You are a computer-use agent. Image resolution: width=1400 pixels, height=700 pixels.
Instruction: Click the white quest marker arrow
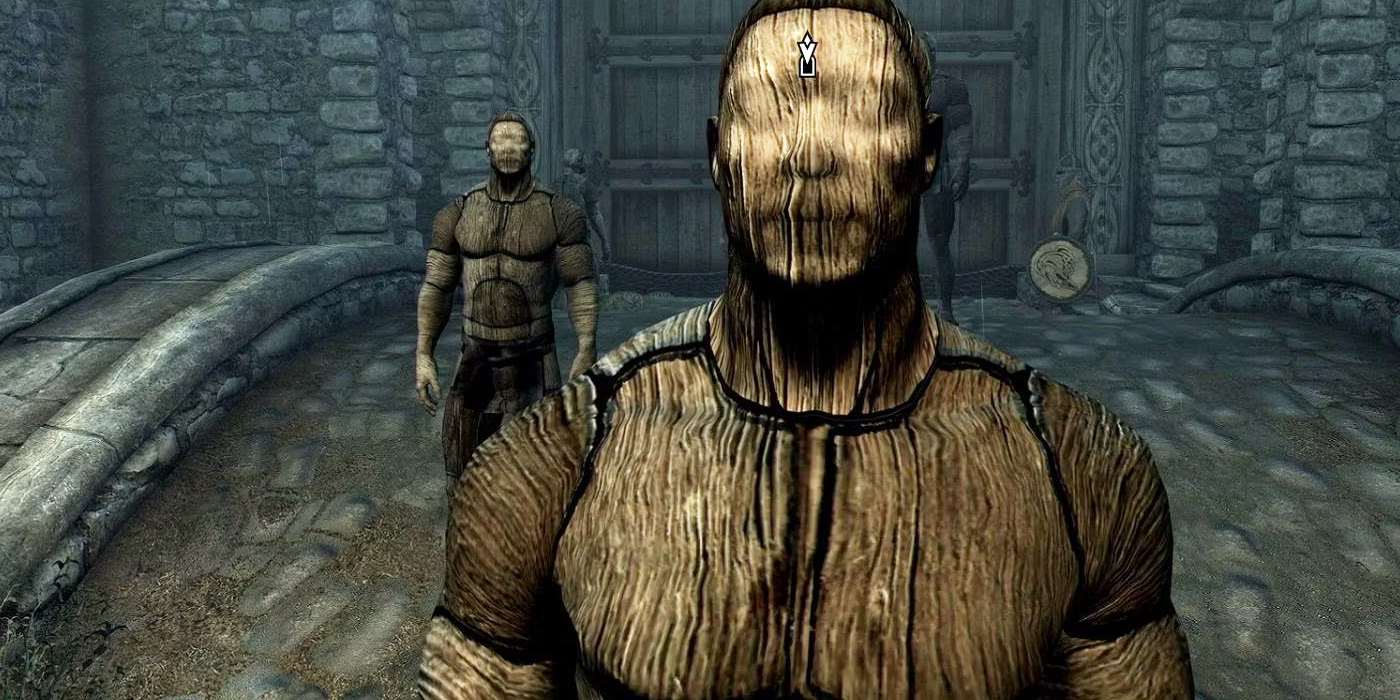click(807, 55)
